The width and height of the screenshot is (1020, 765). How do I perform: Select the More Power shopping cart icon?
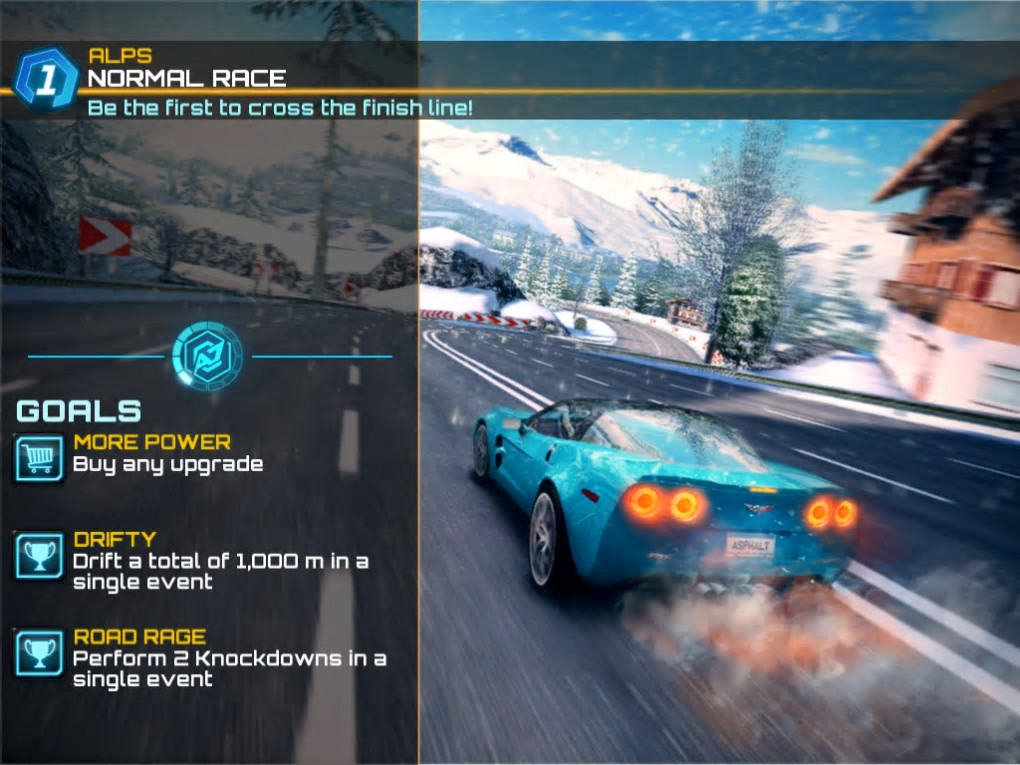point(39,458)
